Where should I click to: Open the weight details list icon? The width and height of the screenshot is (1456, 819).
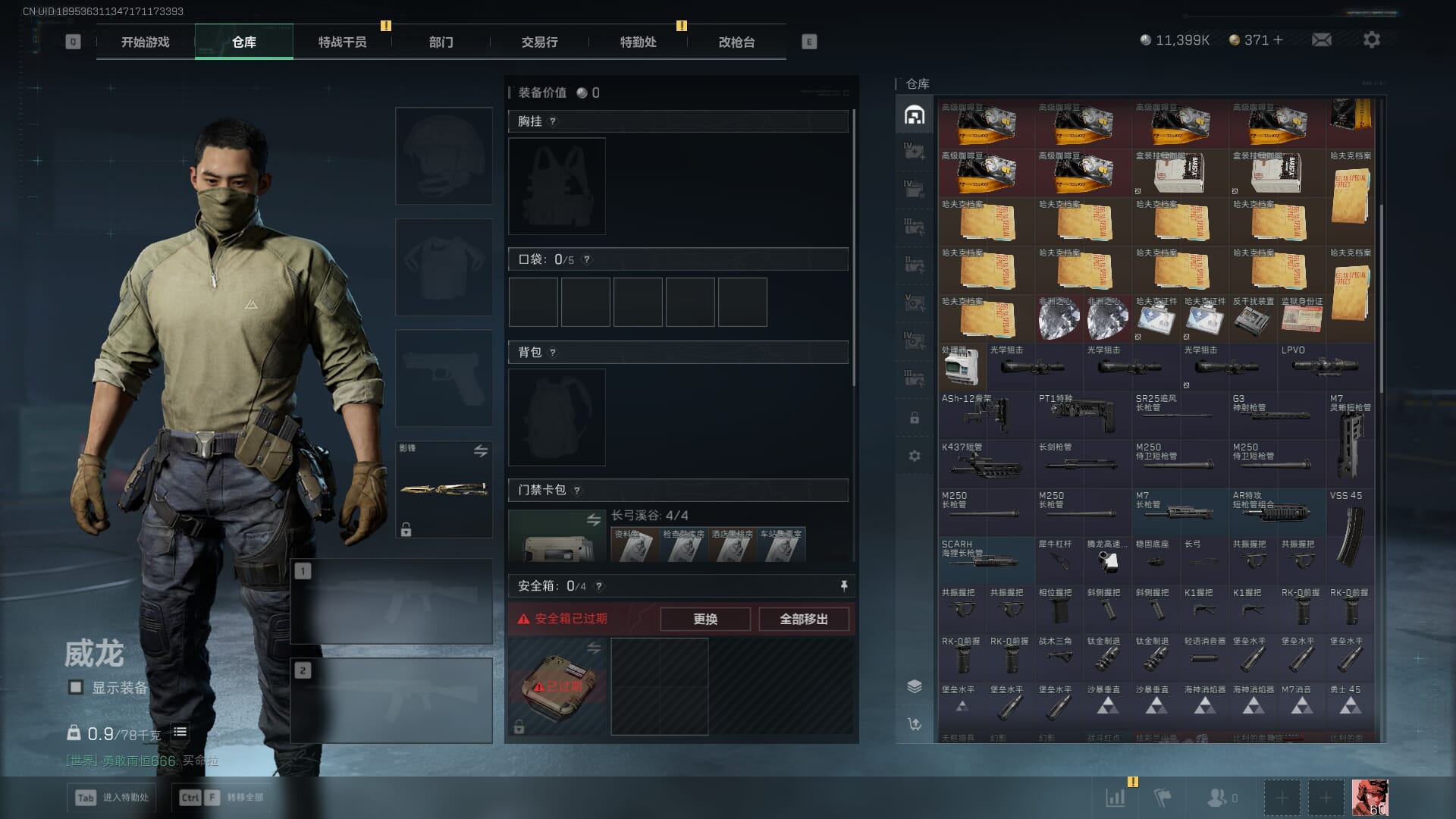tap(180, 732)
